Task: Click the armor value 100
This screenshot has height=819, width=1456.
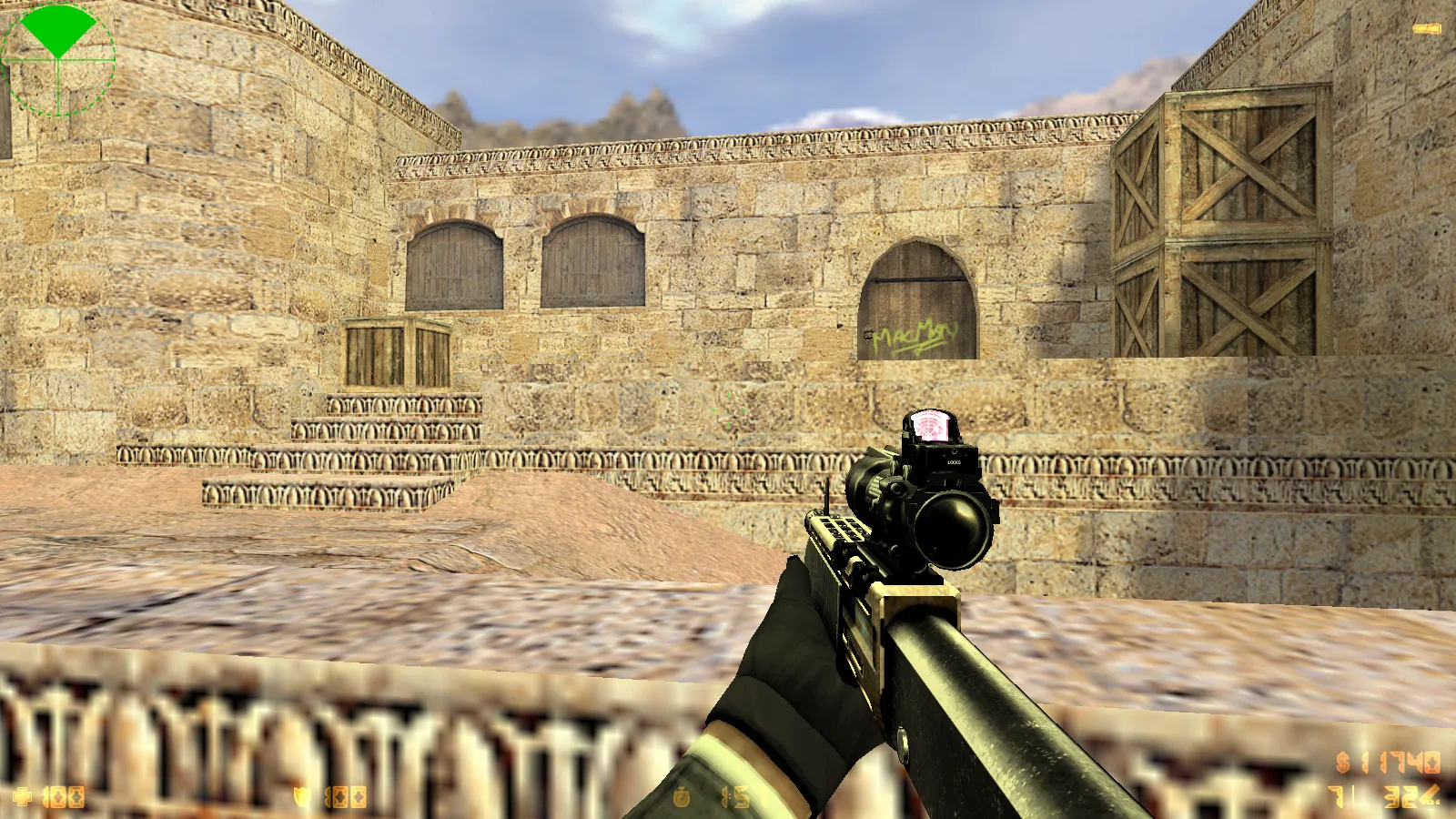Action: [x=348, y=796]
